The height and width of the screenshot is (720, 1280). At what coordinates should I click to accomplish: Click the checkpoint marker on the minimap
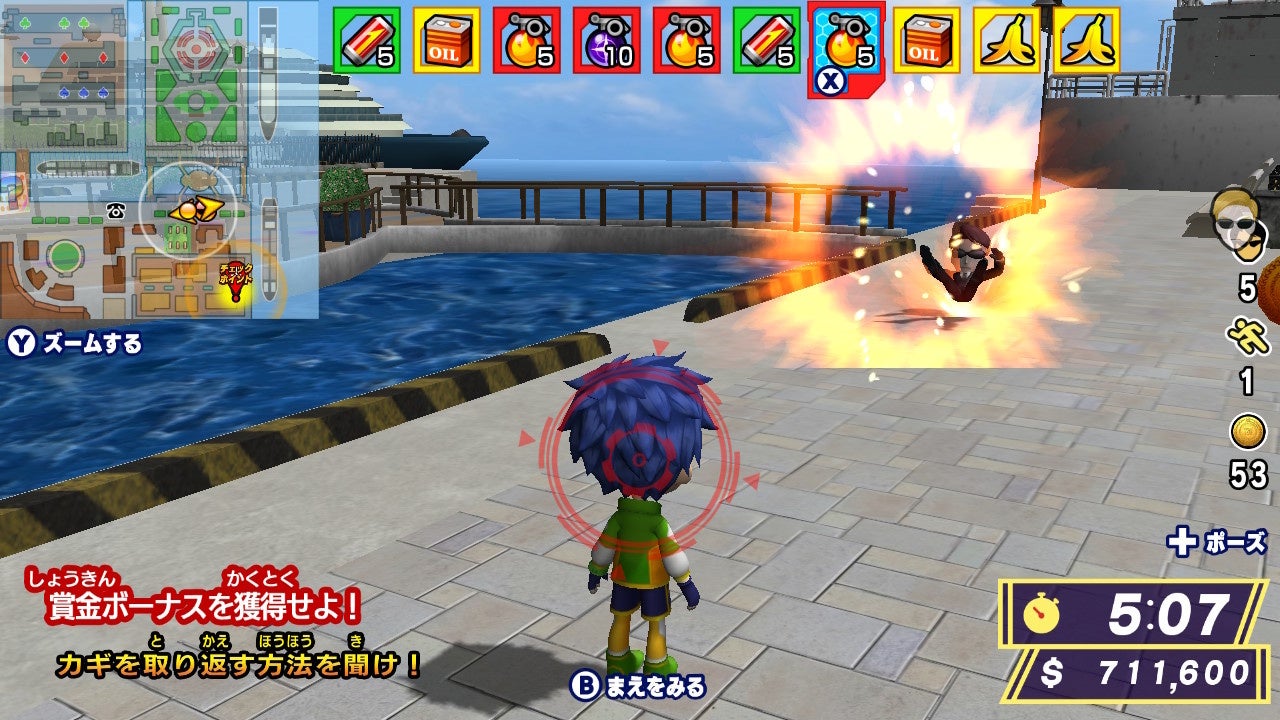coord(236,281)
